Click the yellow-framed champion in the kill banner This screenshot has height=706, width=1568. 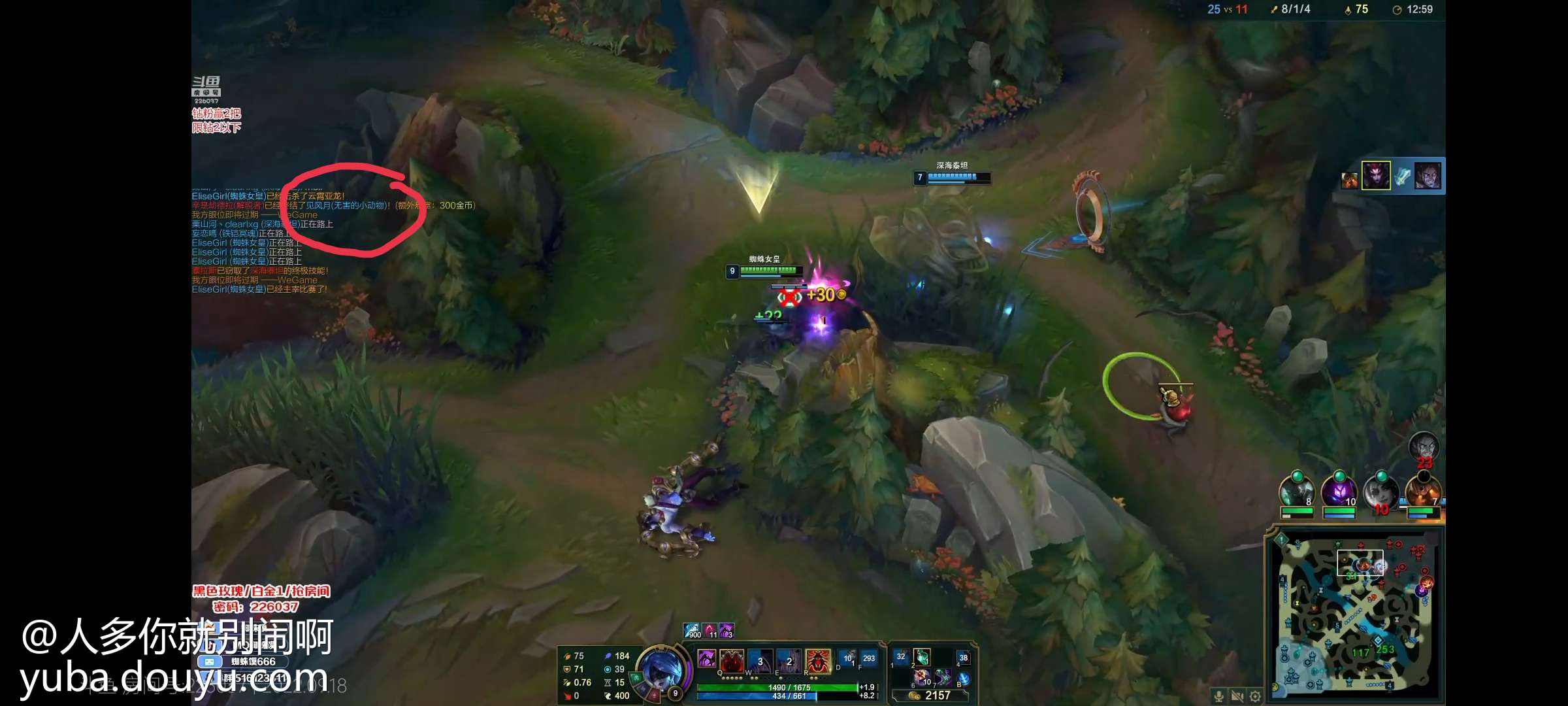[x=1376, y=175]
